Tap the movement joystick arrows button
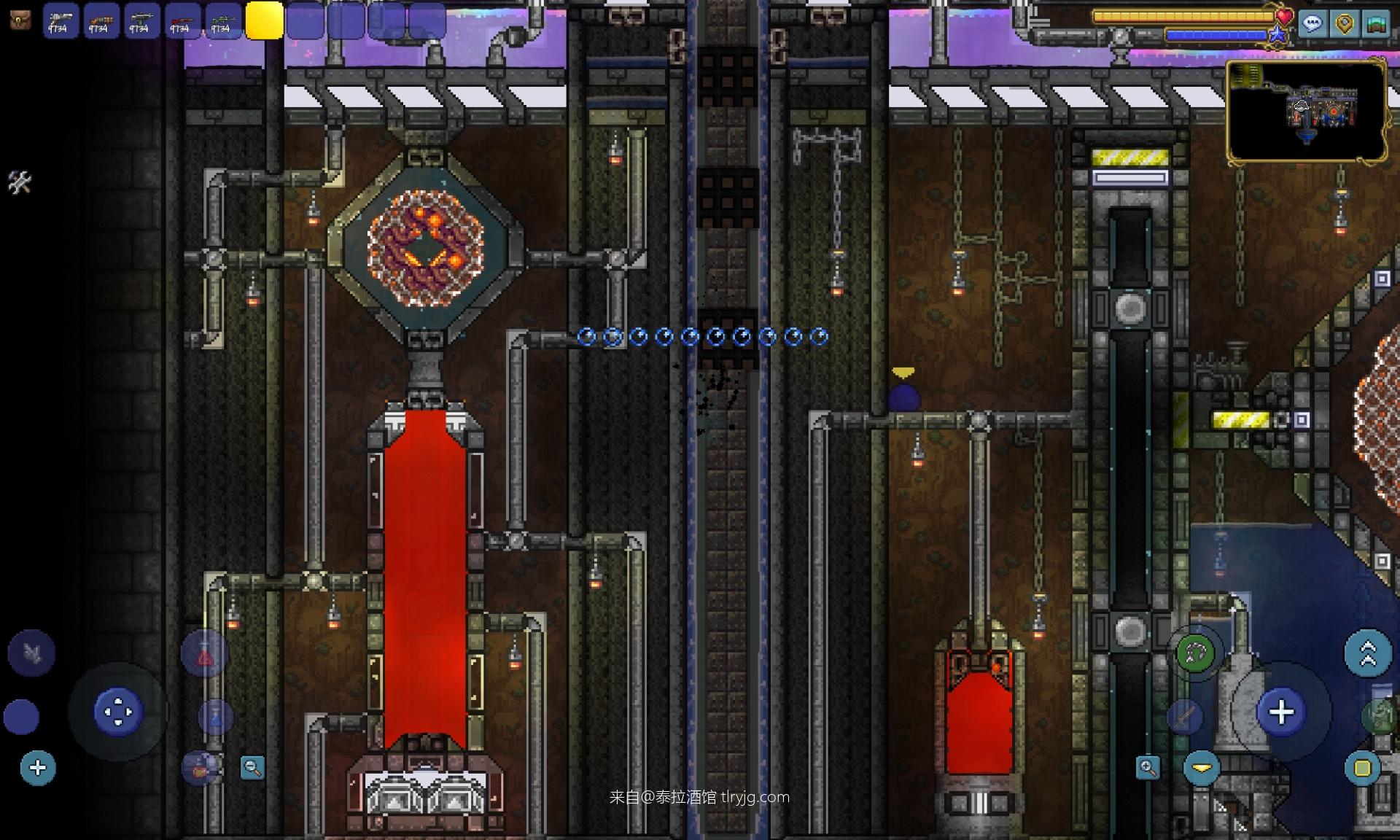 pyautogui.click(x=117, y=712)
